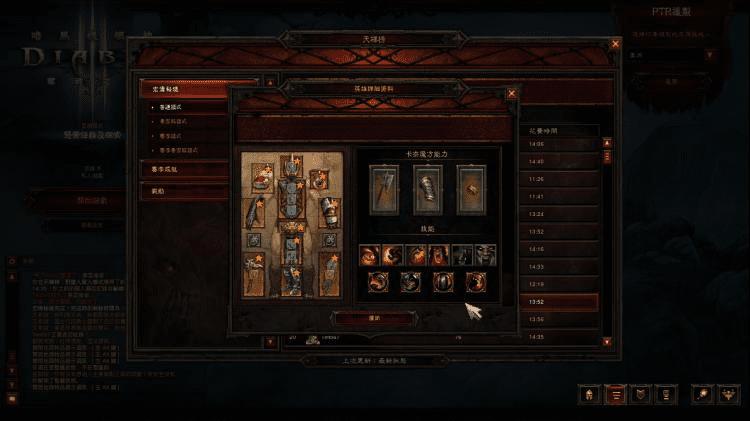Viewport: 750px width, 421px height.
Task: Click the first round passive skill icon
Action: 379,282
